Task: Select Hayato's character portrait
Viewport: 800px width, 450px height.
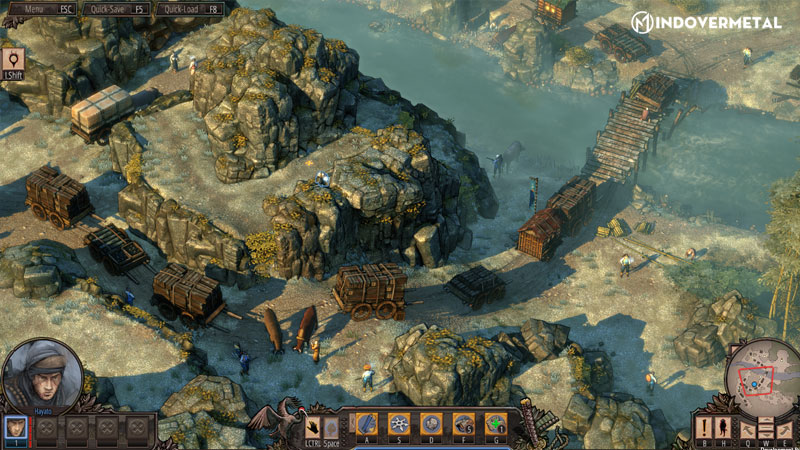Action: point(42,377)
